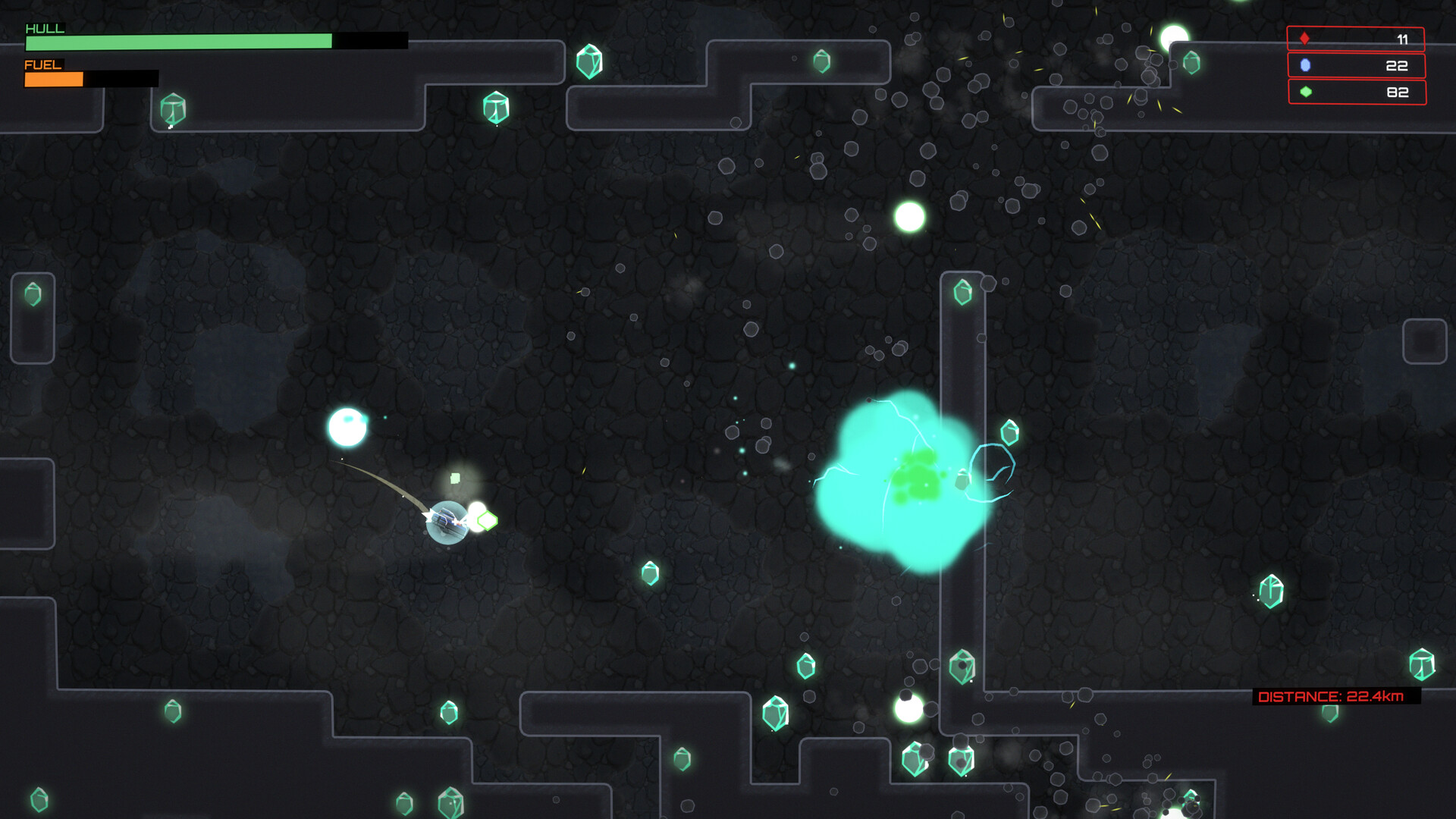The width and height of the screenshot is (1456, 819).
Task: Click the orange fuel gauge bar
Action: [53, 78]
